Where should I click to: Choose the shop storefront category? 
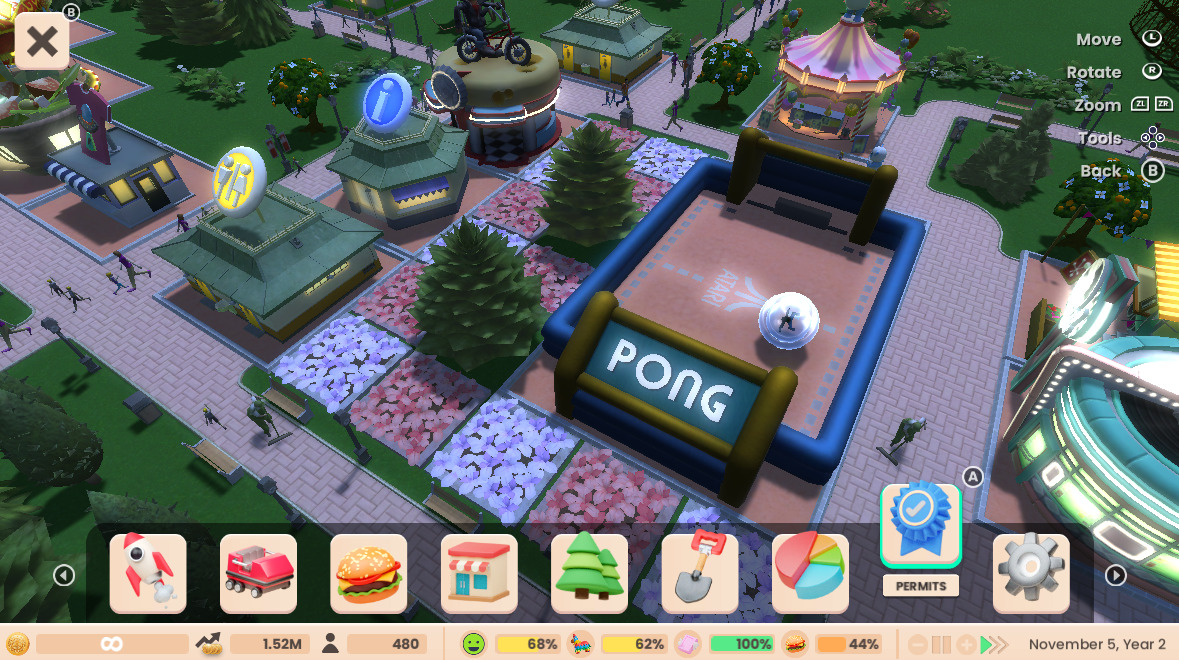click(479, 573)
